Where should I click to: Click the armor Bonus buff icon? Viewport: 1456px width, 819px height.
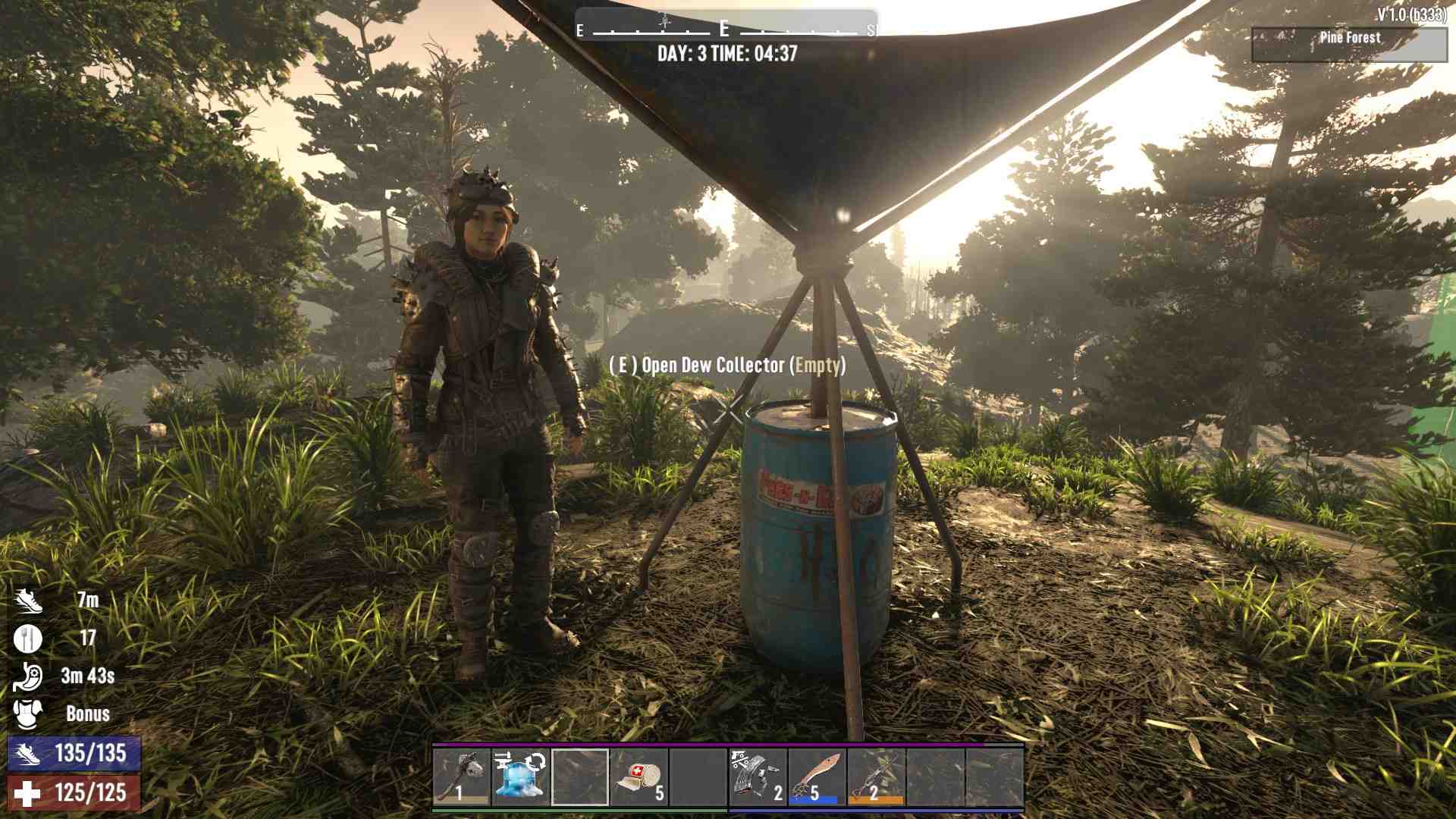coord(28,714)
